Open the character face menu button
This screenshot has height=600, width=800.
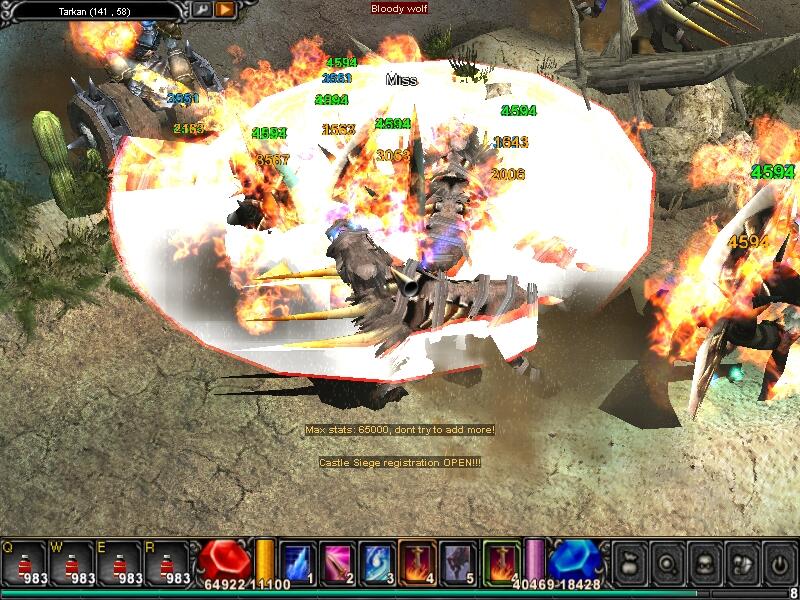coord(704,564)
